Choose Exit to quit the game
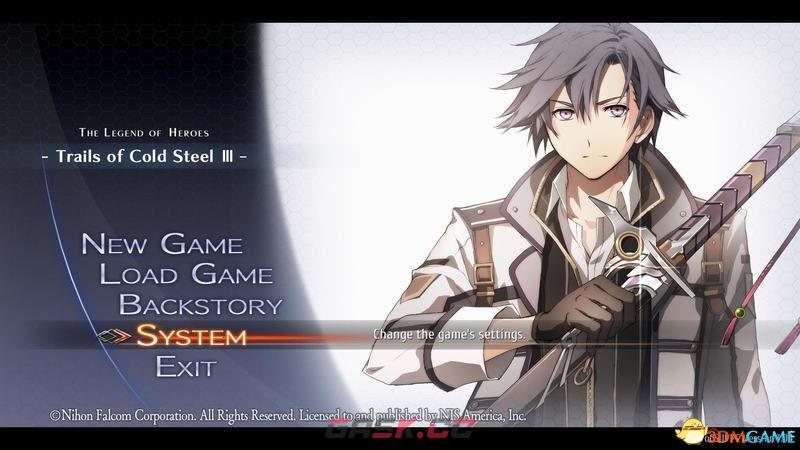This screenshot has width=800, height=450. 185,367
